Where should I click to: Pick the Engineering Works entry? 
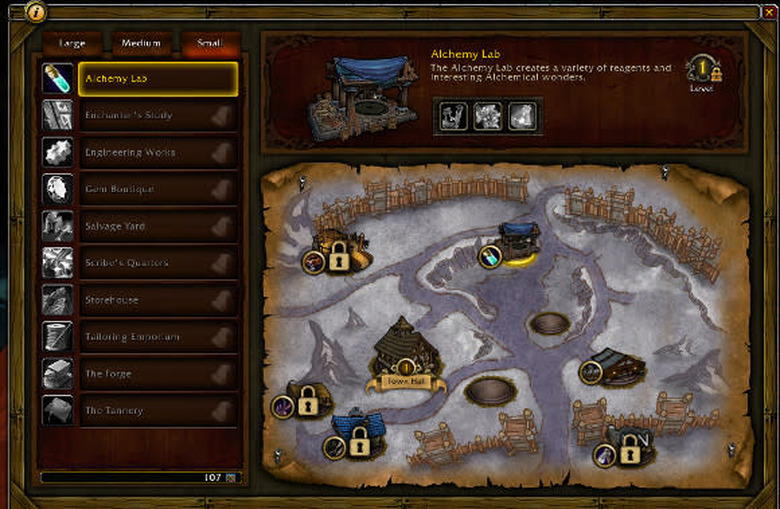point(158,152)
